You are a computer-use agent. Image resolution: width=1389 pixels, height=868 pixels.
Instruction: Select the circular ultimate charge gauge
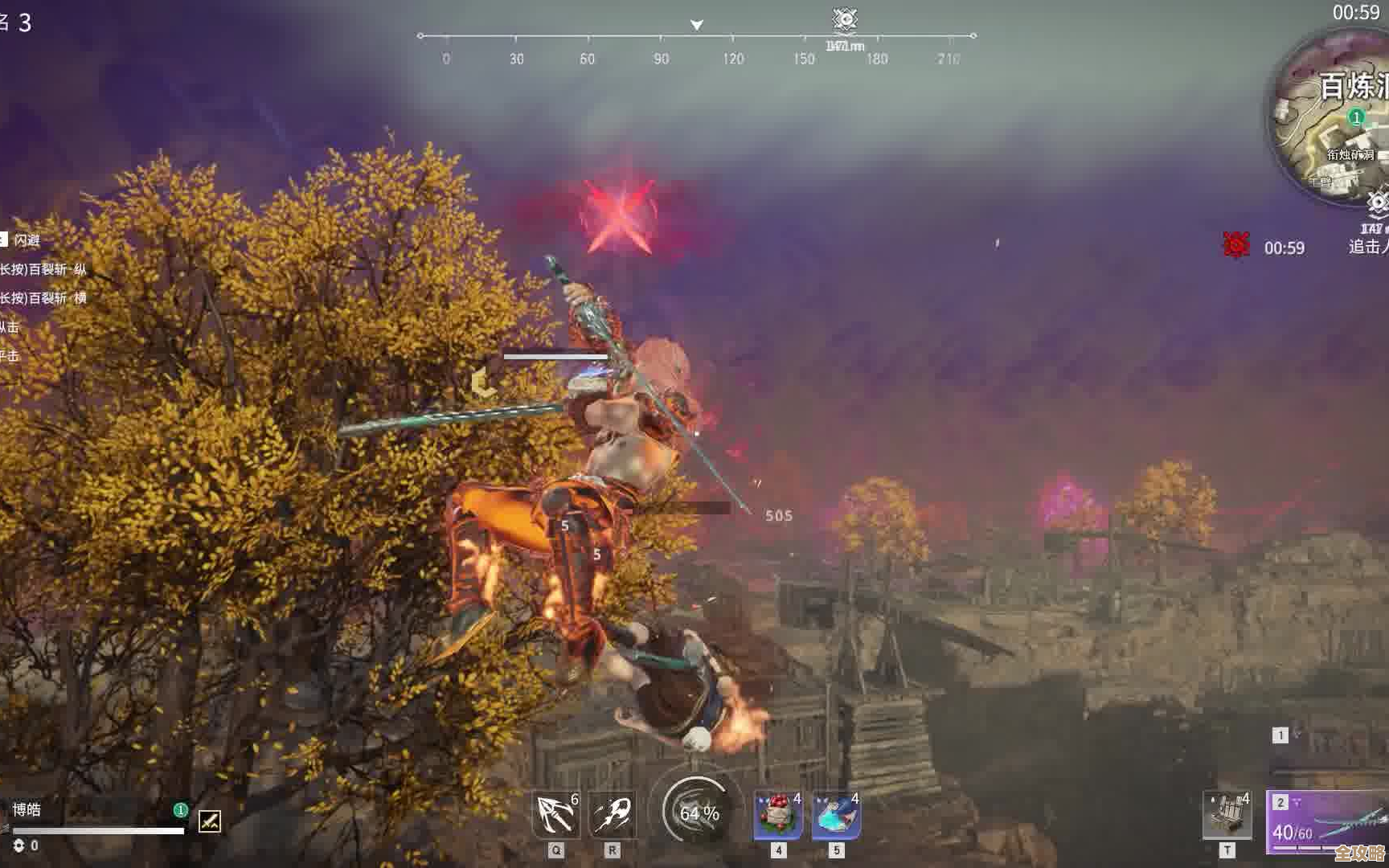tap(699, 813)
